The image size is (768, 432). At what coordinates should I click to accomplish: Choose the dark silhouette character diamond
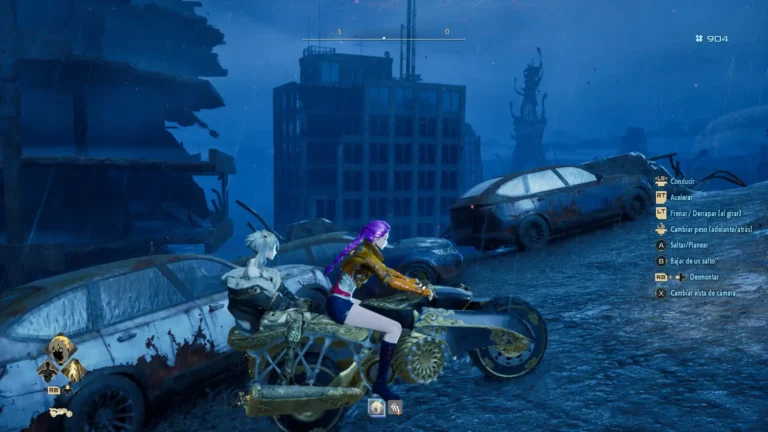tap(46, 371)
